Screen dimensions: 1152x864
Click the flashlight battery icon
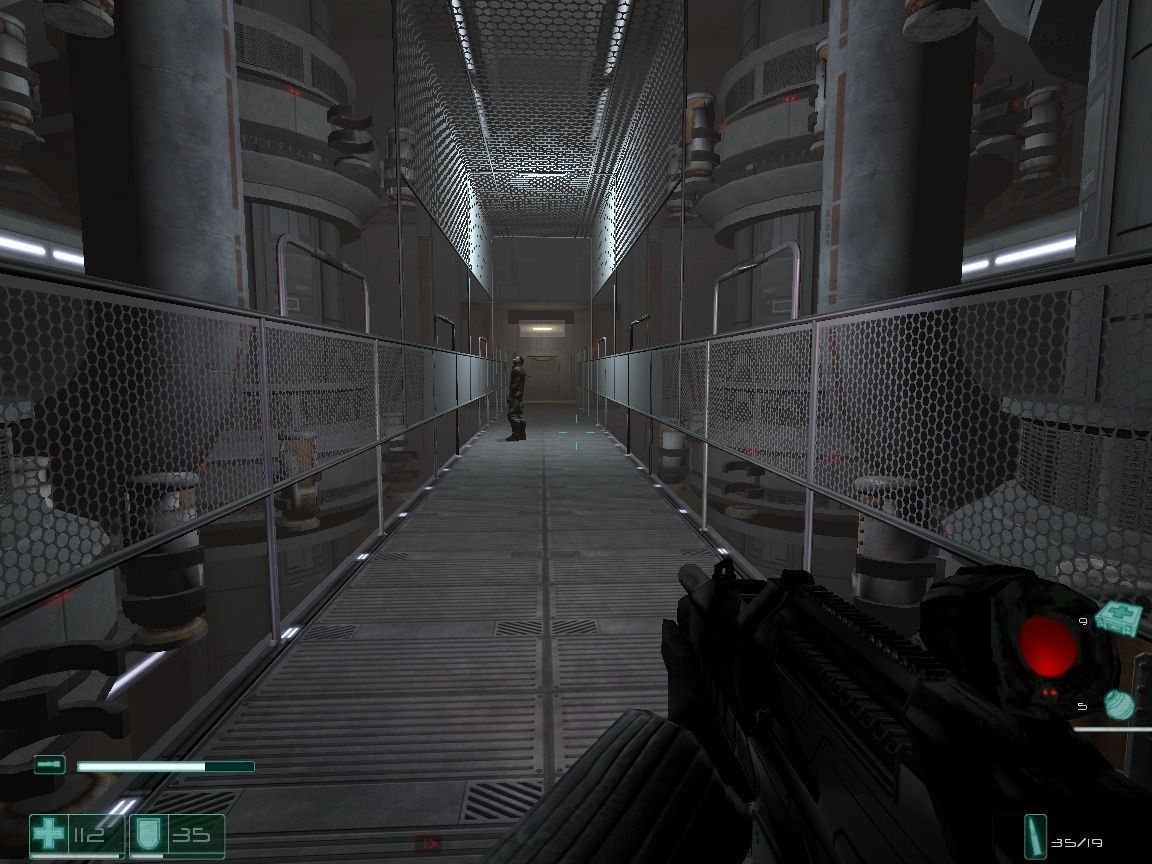(48, 765)
